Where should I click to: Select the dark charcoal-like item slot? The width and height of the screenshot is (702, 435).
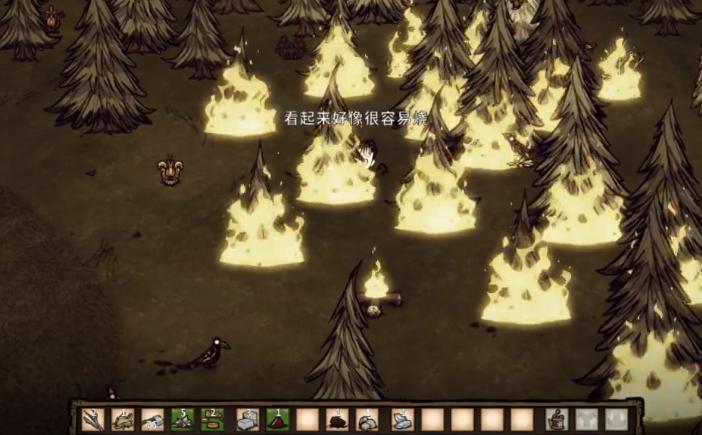click(x=338, y=420)
